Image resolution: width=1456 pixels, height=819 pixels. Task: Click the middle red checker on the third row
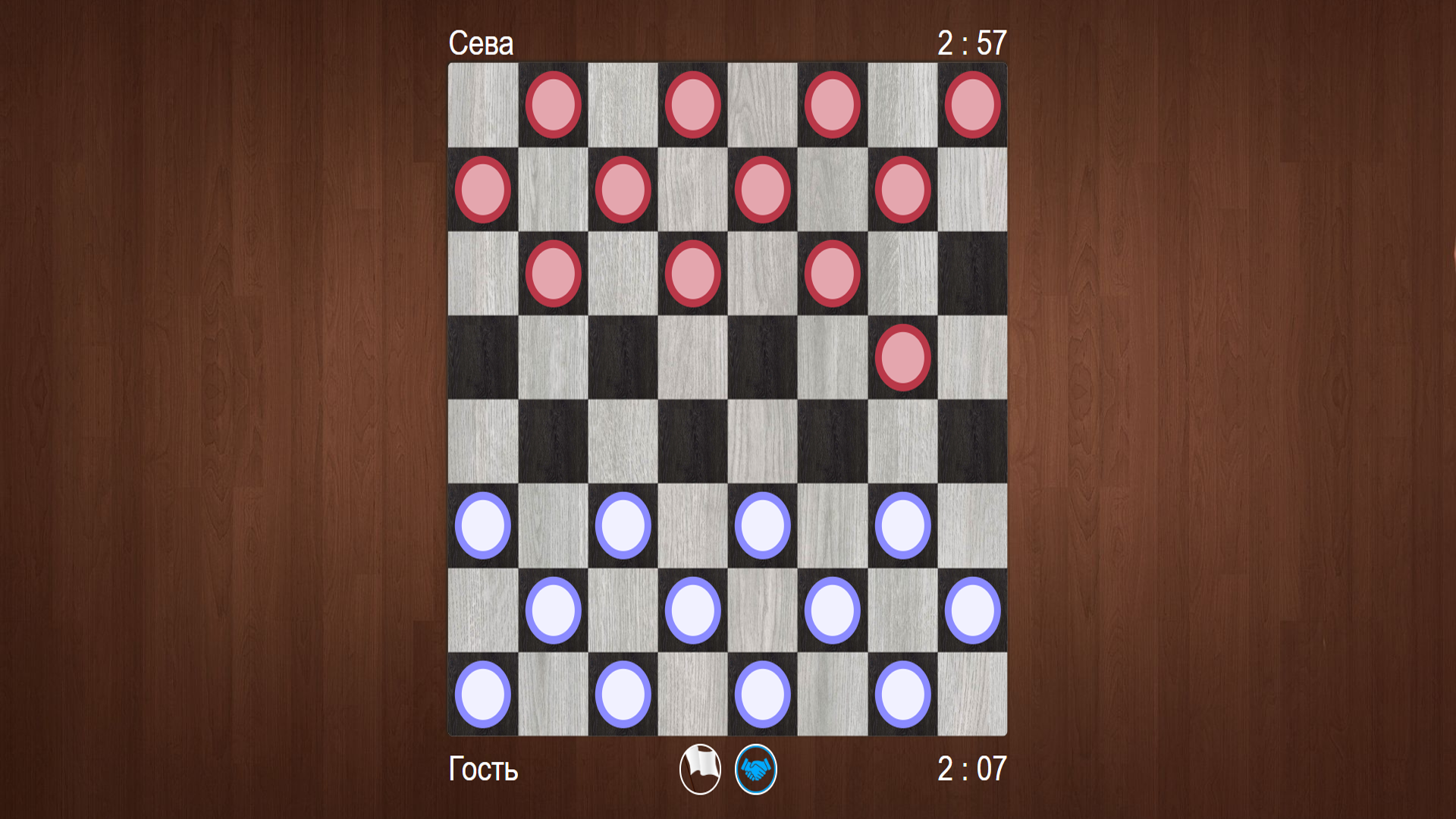click(692, 273)
